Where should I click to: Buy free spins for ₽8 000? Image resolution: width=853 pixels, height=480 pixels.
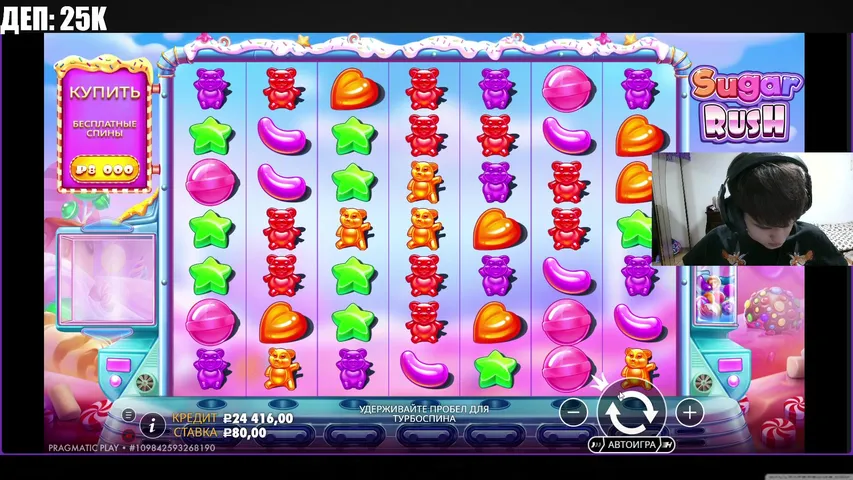click(103, 170)
